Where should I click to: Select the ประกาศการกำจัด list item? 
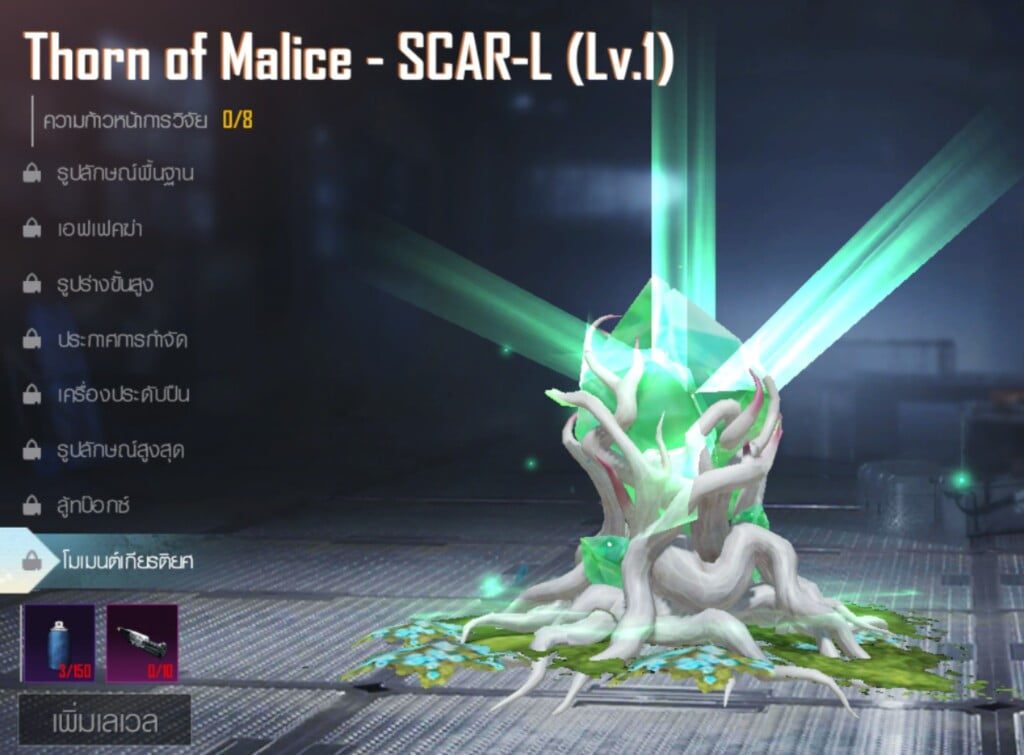pyautogui.click(x=121, y=339)
